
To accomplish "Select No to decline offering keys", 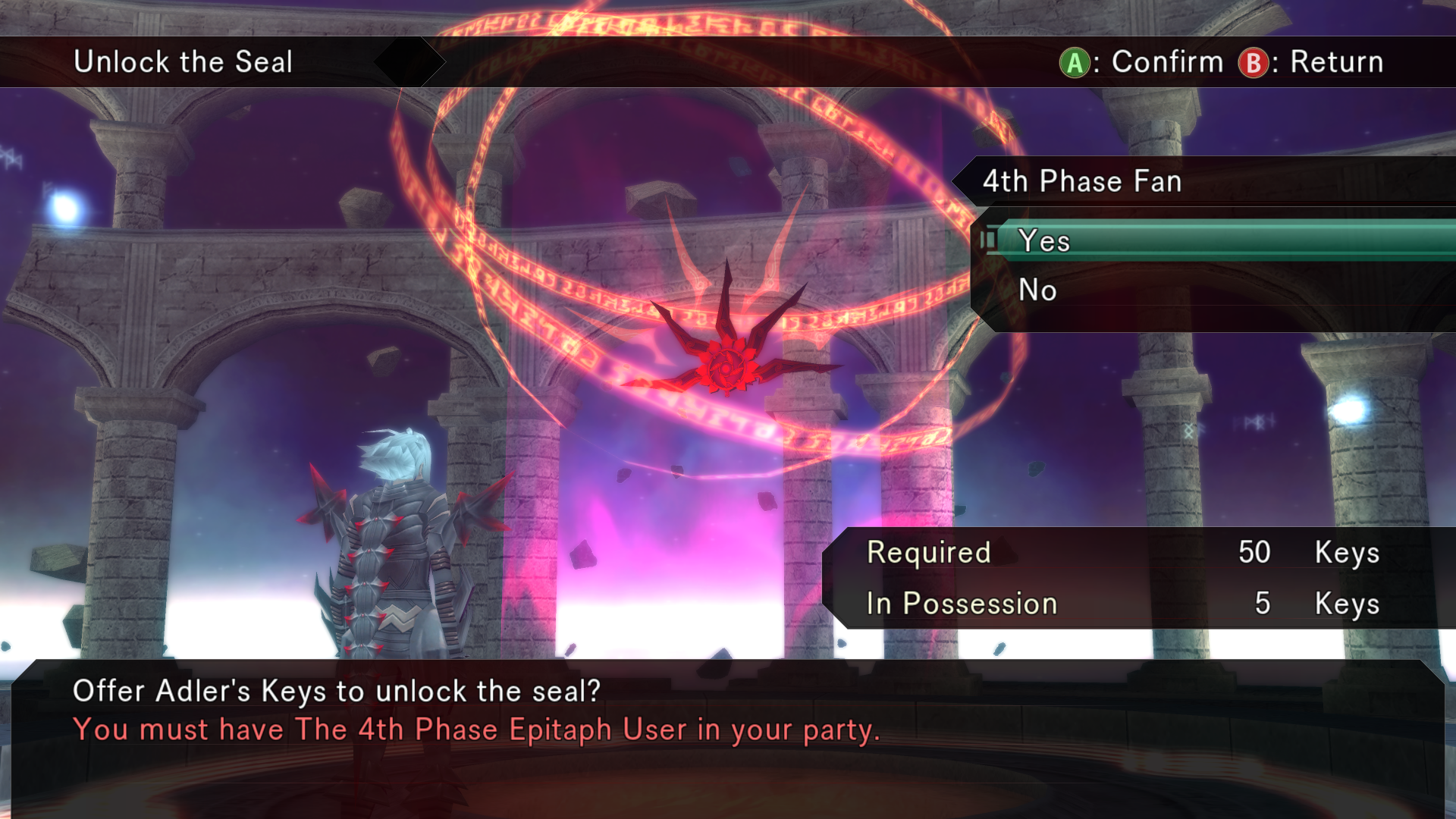I will coord(1038,290).
